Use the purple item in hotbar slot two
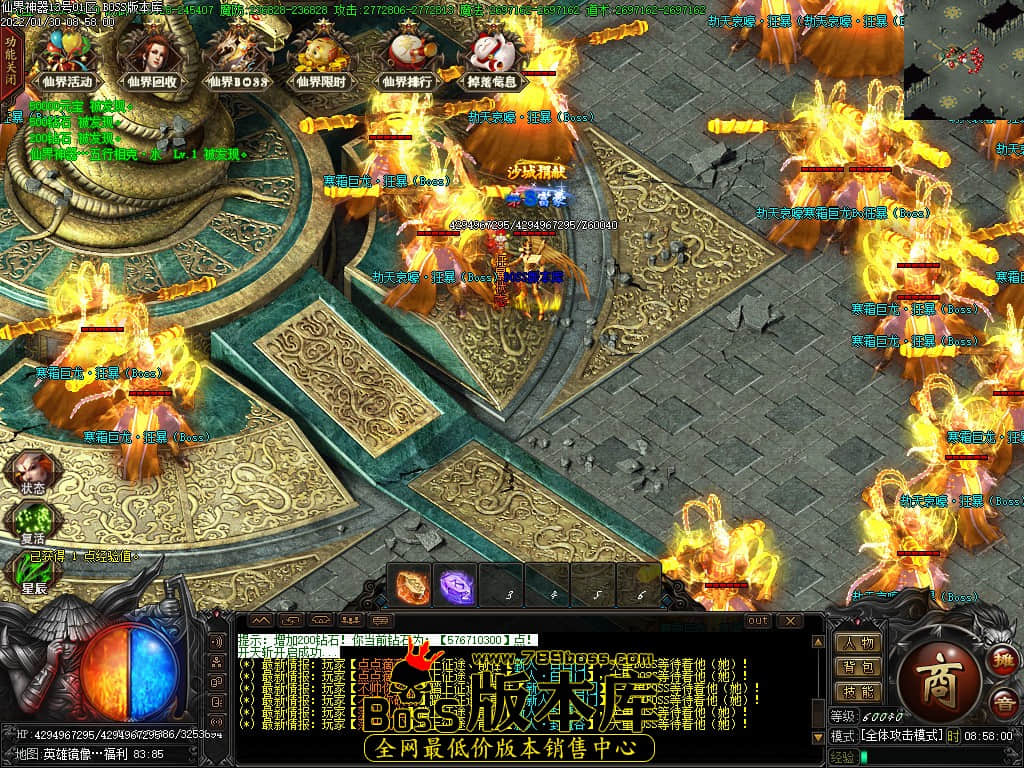Screen dimensions: 1024x768 pyautogui.click(x=457, y=584)
